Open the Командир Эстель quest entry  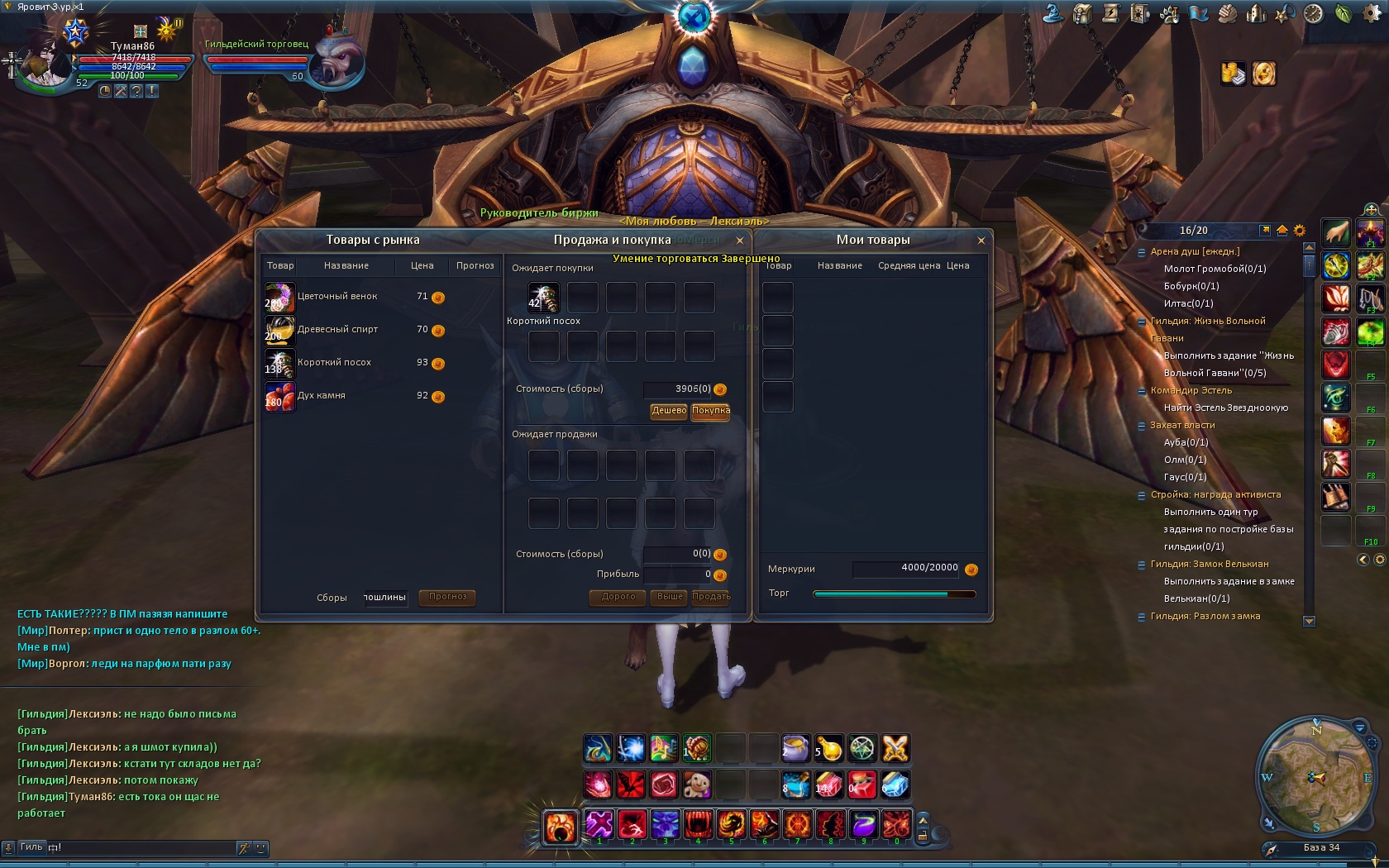tap(1191, 391)
